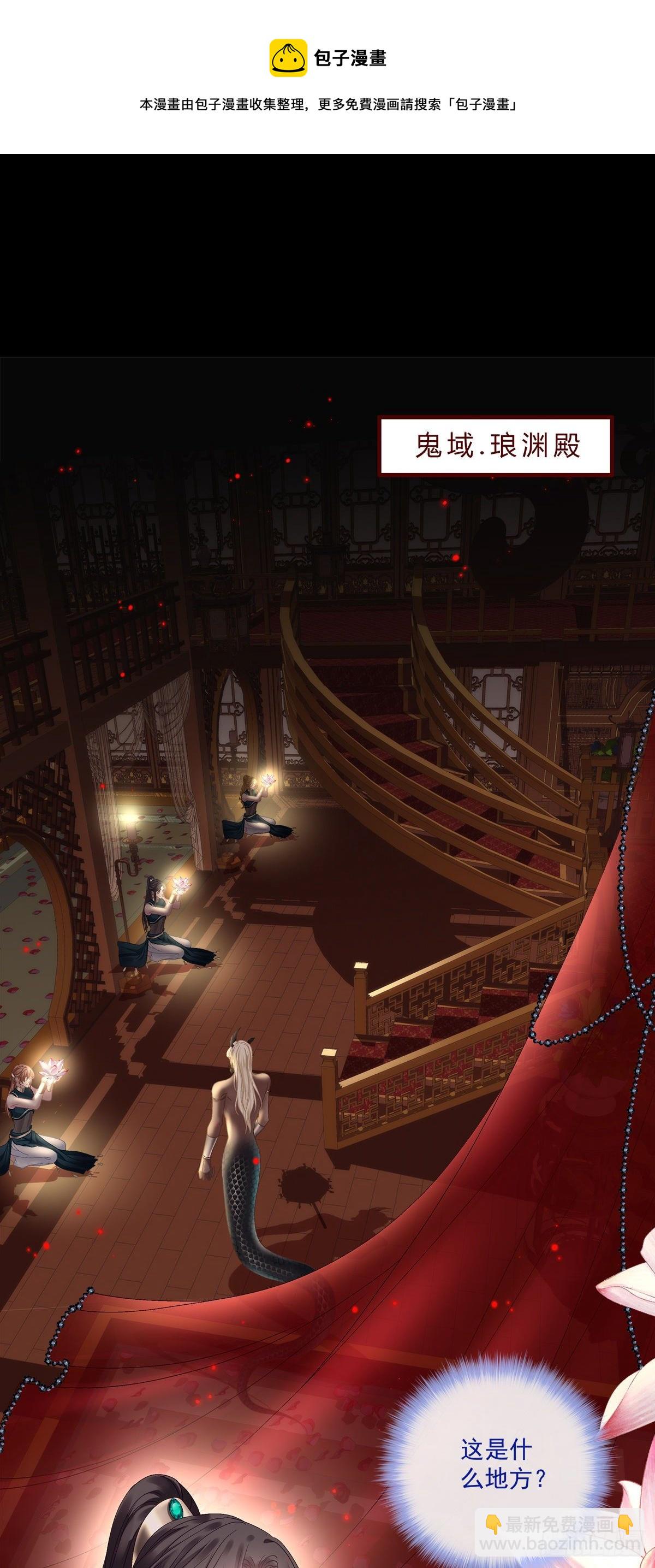
Task: Click the 包子漫畫 bun logo
Action: click(288, 58)
